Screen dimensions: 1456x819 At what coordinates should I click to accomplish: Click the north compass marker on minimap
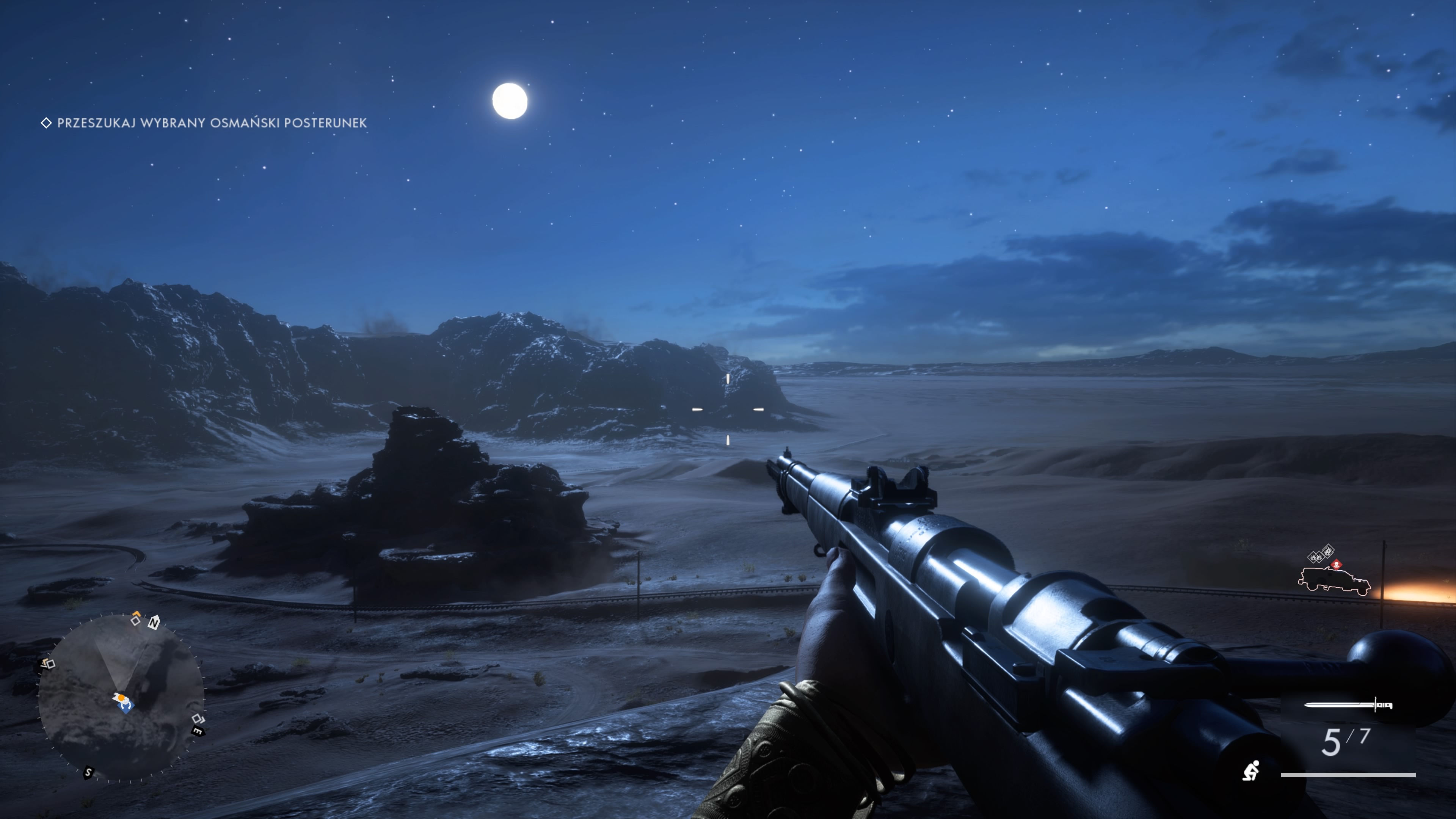click(154, 623)
